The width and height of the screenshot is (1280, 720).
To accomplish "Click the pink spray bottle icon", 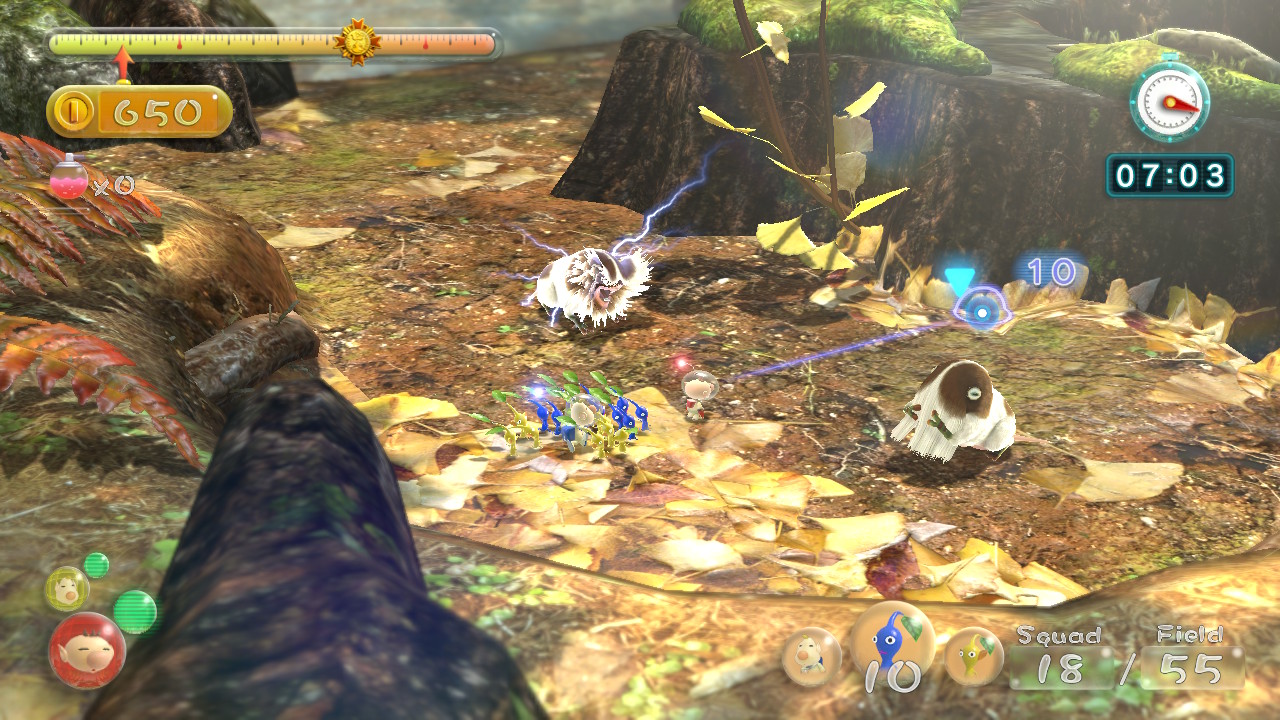I will [x=67, y=182].
